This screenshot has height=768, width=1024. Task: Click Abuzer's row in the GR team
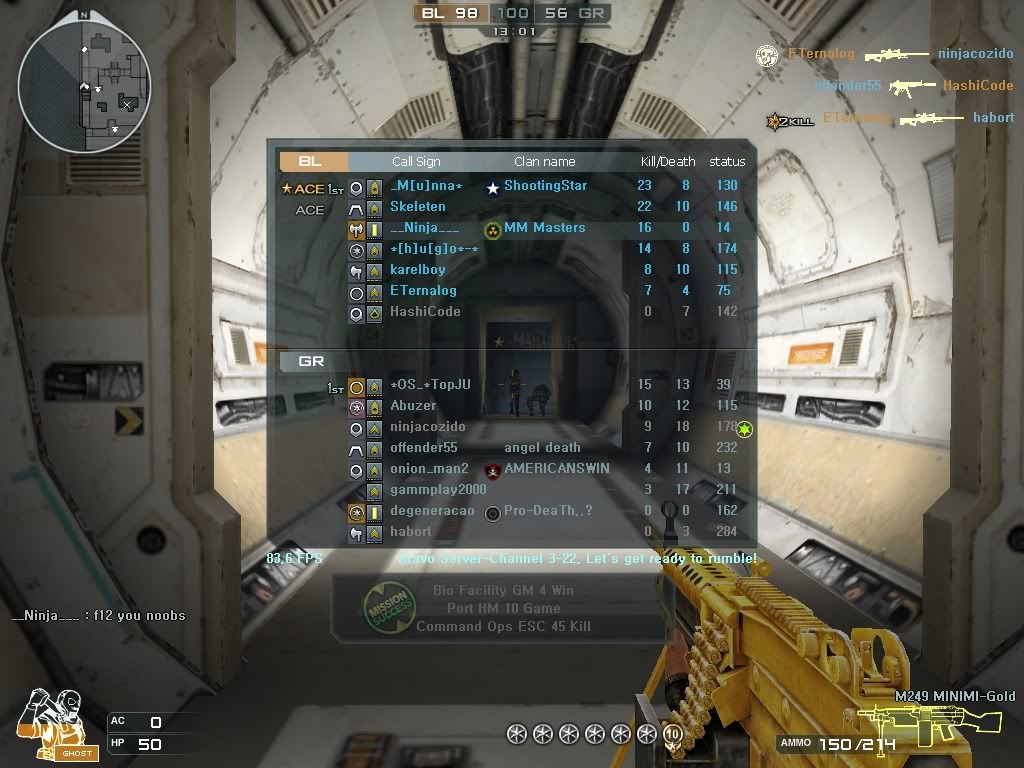point(413,405)
